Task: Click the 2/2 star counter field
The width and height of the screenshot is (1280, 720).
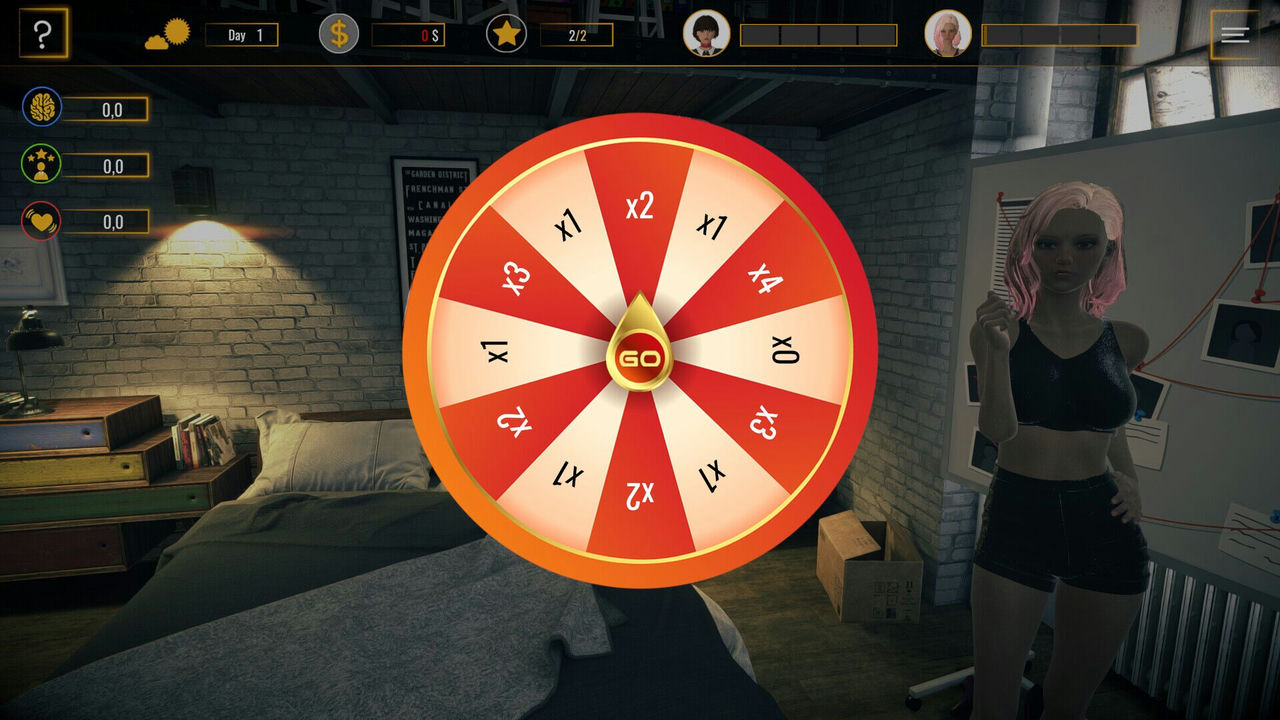Action: tap(577, 34)
